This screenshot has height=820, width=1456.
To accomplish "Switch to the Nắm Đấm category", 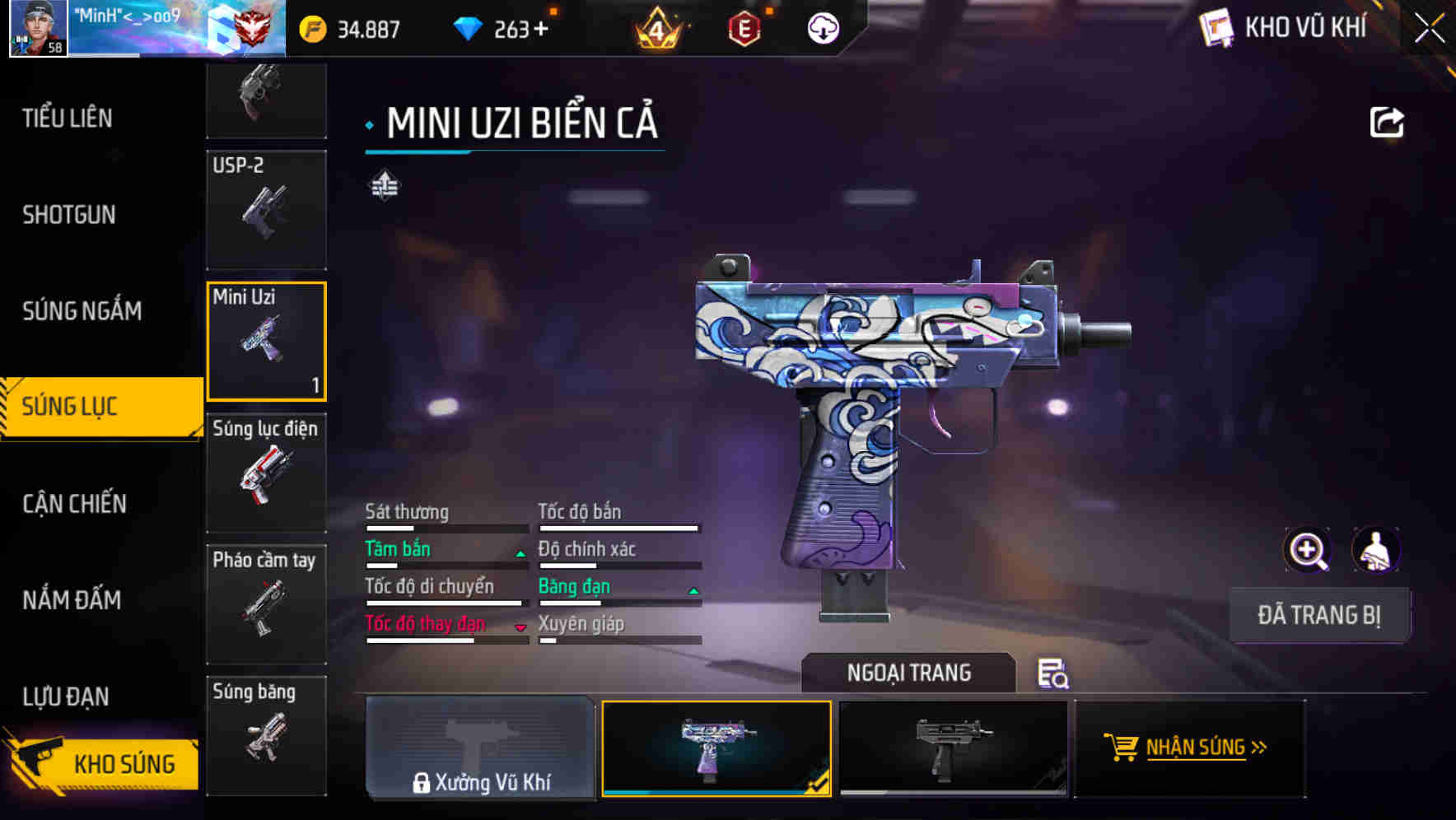I will point(72,600).
